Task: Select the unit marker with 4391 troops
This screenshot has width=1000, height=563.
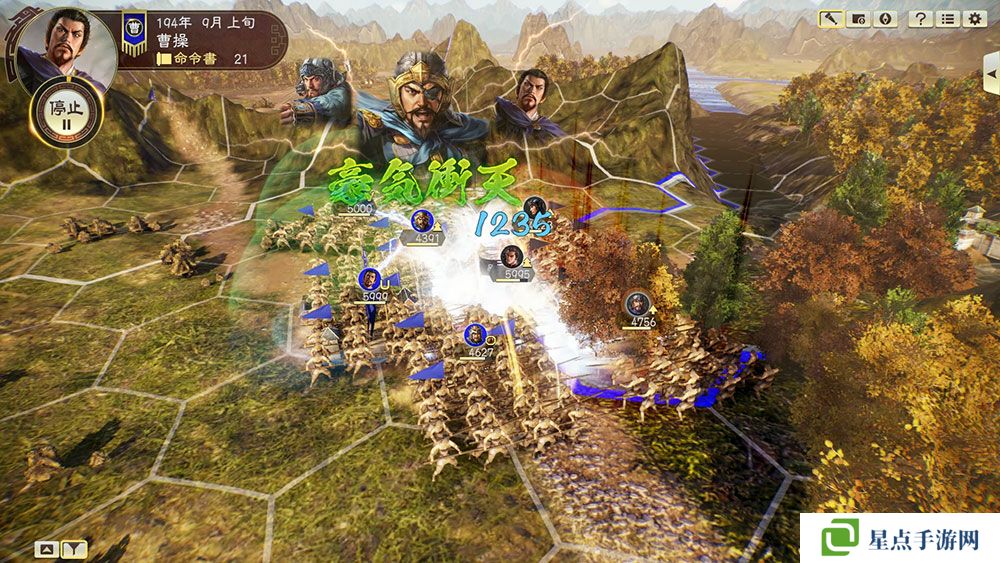Action: click(422, 222)
